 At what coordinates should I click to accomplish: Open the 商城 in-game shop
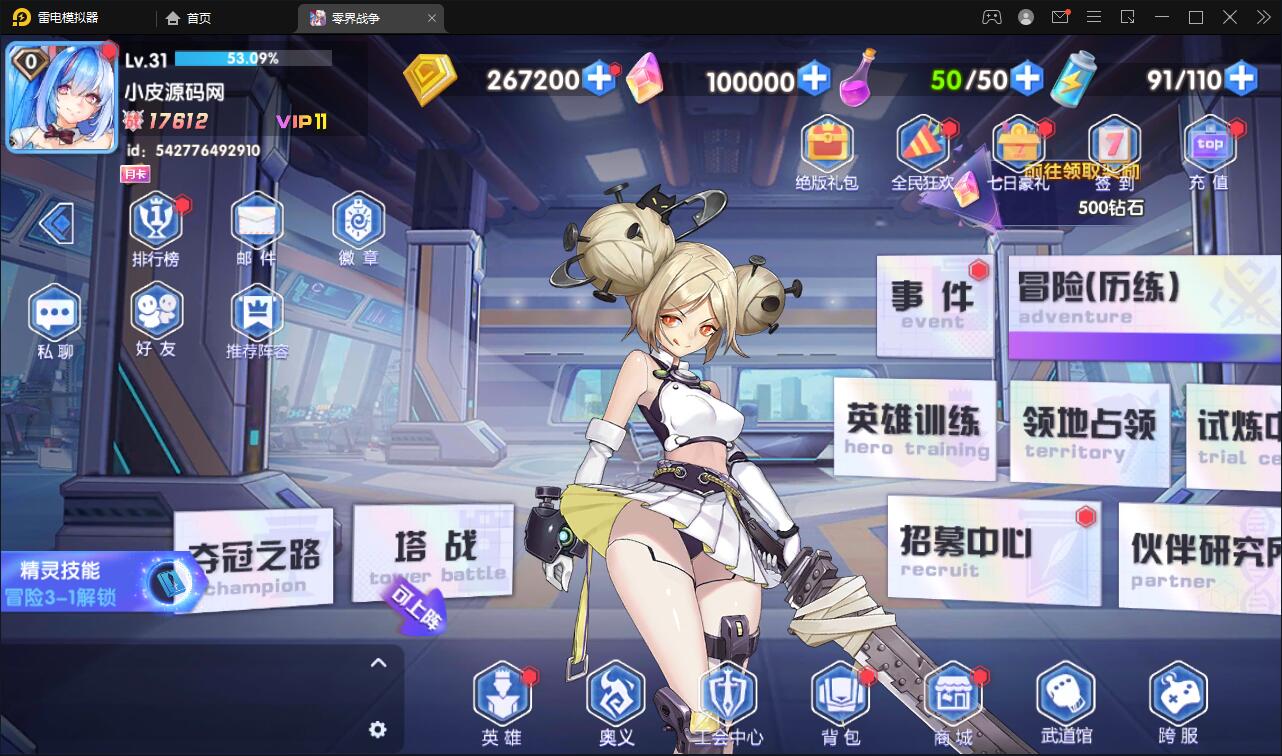[954, 700]
